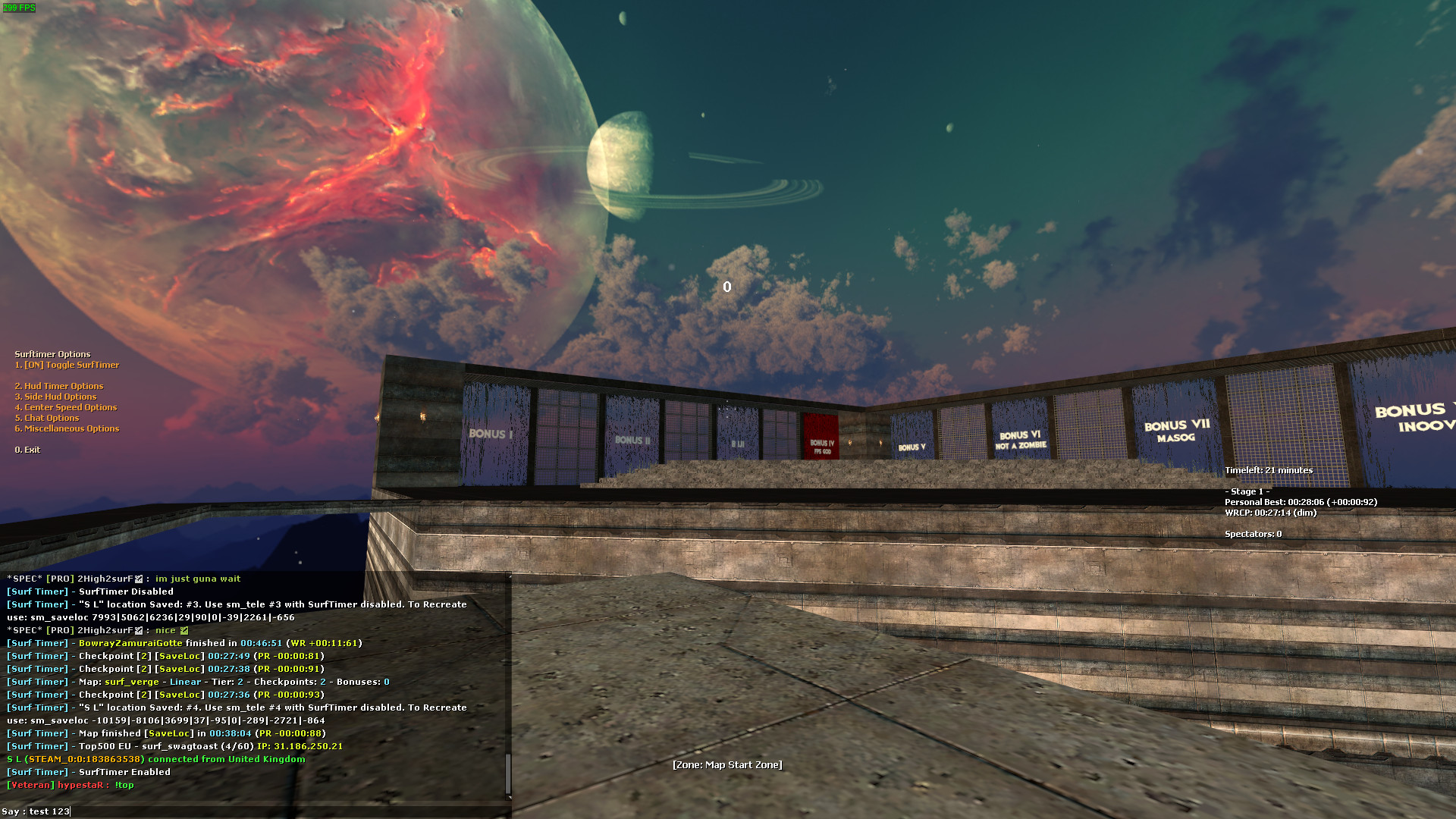
Task: Open Side Hud Options
Action: coord(55,397)
